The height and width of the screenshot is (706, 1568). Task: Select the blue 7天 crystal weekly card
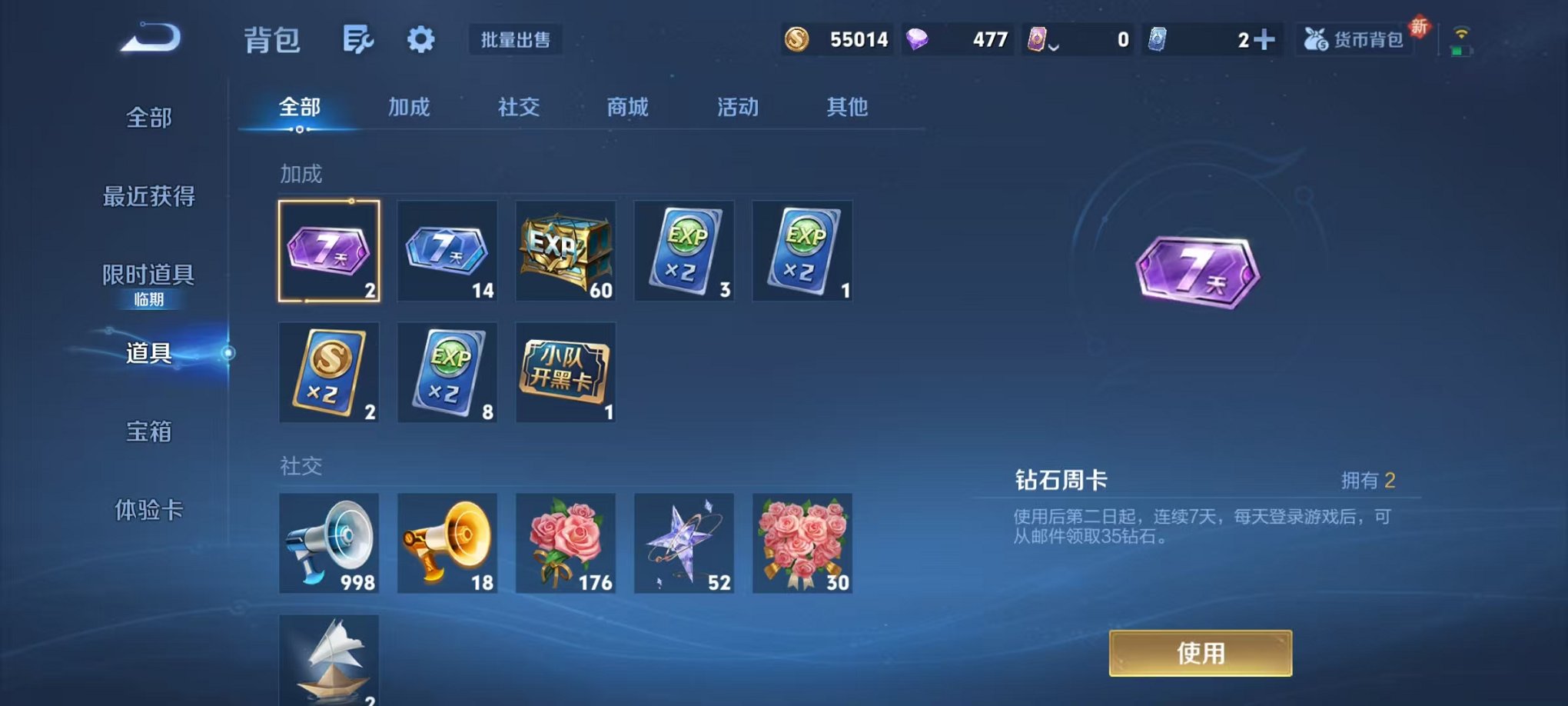coord(447,250)
